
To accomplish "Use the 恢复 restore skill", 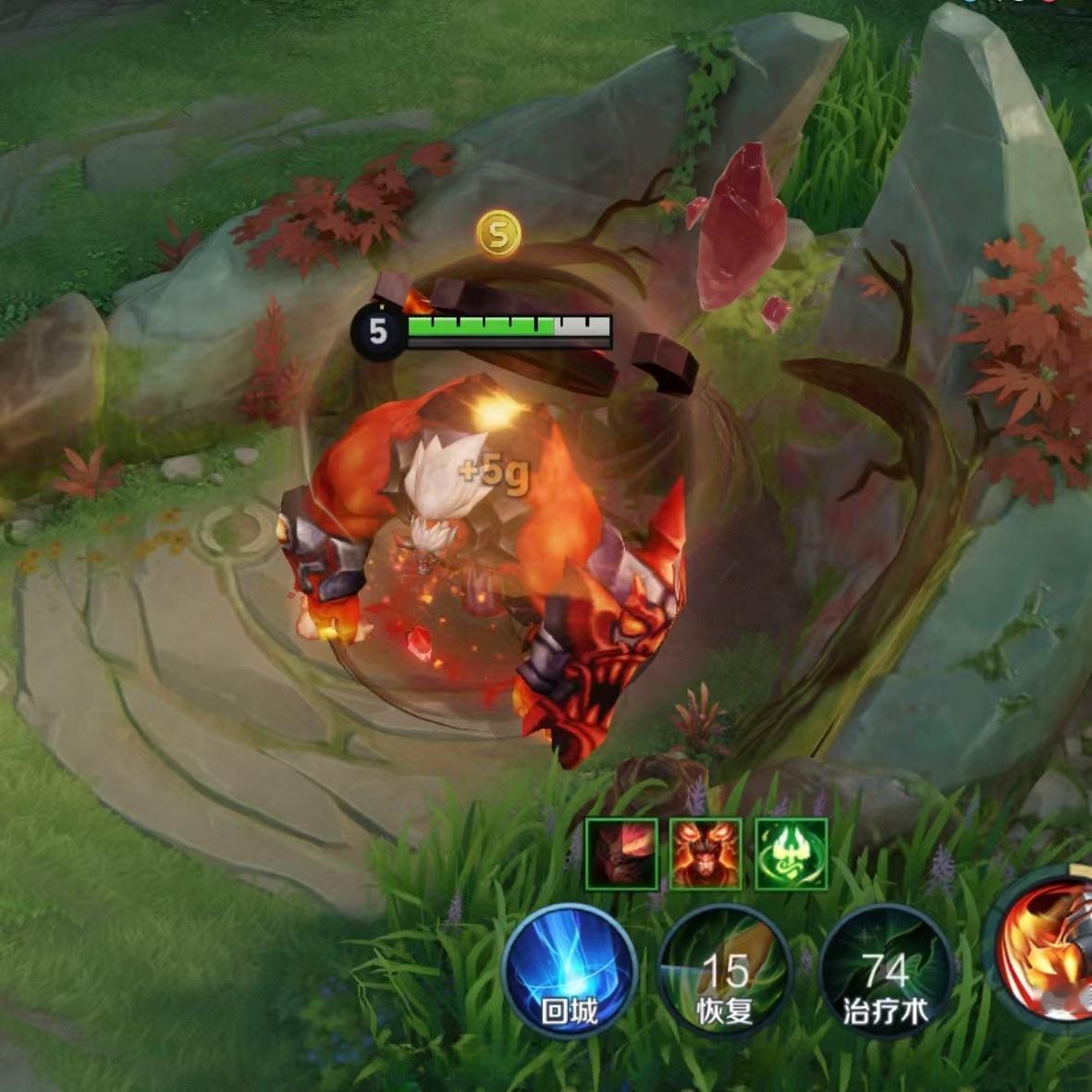I will tap(725, 971).
